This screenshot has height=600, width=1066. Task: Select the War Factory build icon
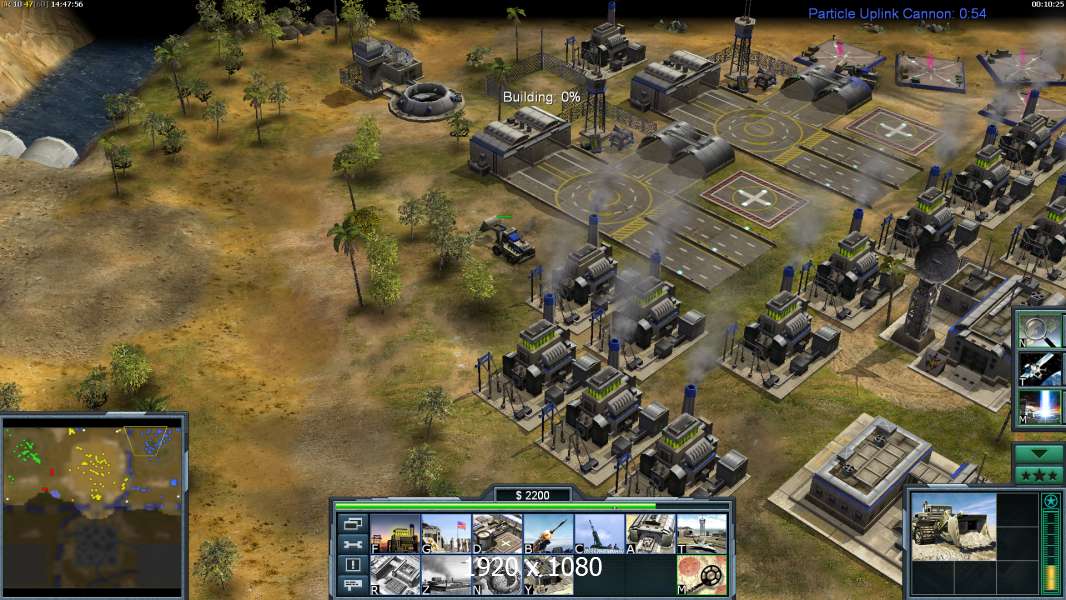tap(650, 534)
